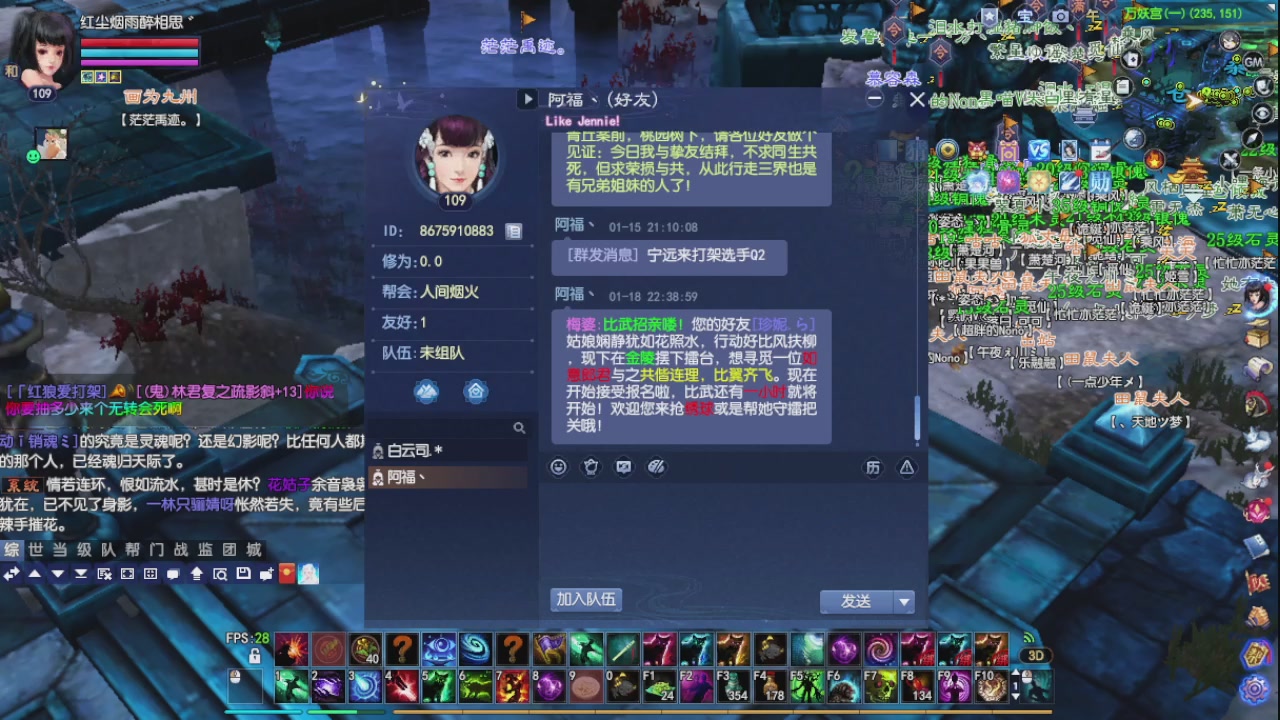
Task: Select the palette icon in the chat input row
Action: 655,467
